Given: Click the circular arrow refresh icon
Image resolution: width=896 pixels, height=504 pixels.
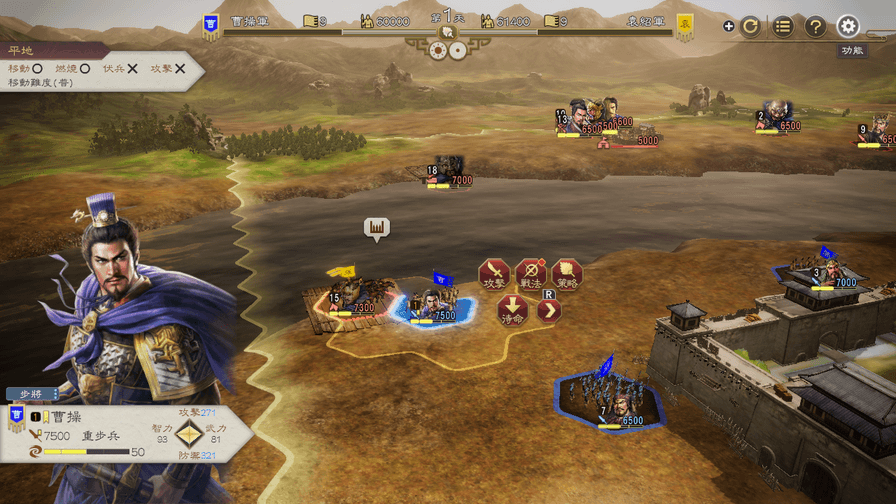Looking at the screenshot, I should pos(751,27).
